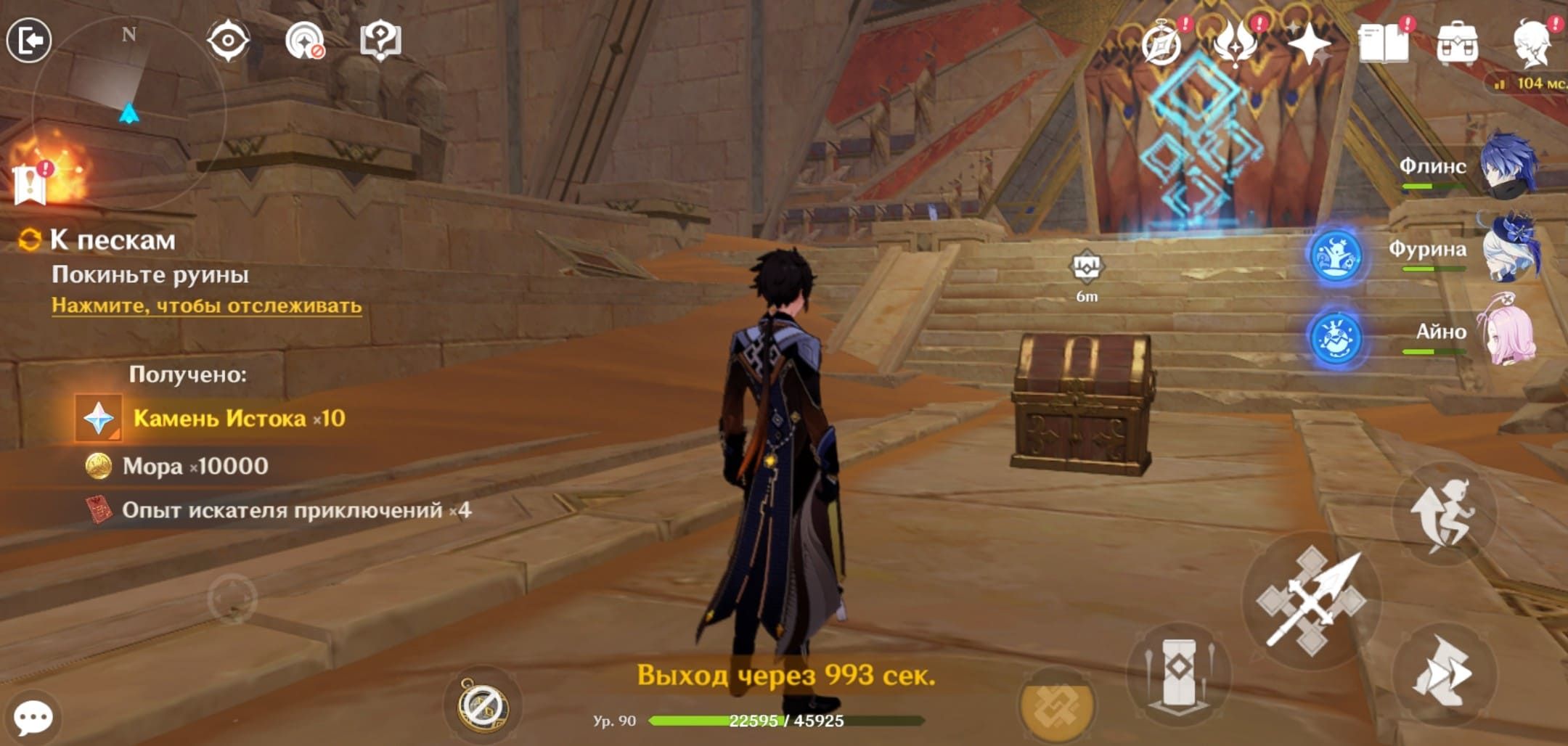Use the stone pillar elemental skill
The height and width of the screenshot is (746, 1568).
click(x=1179, y=673)
